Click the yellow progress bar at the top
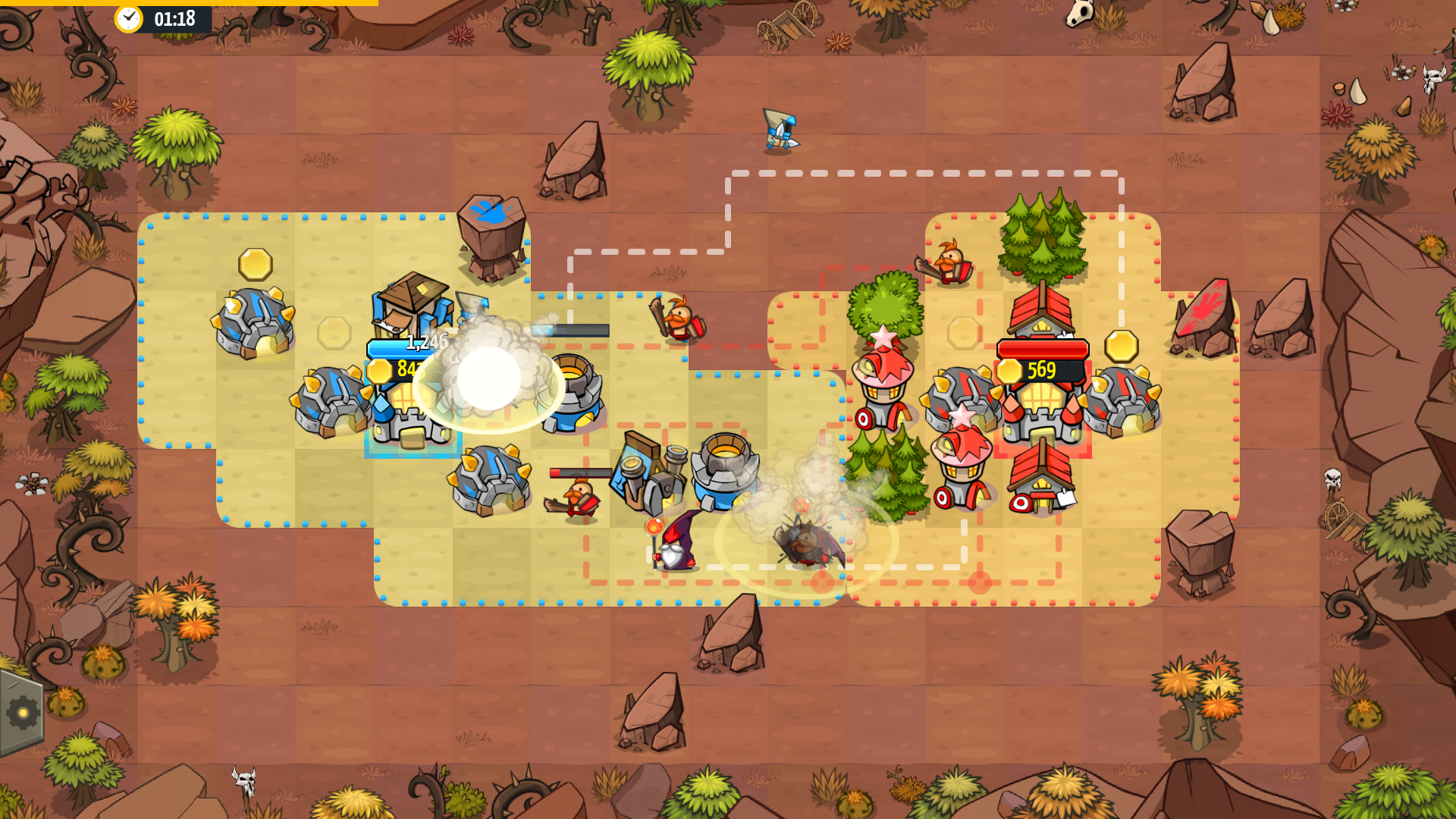This screenshot has width=1456, height=819. pos(190,5)
